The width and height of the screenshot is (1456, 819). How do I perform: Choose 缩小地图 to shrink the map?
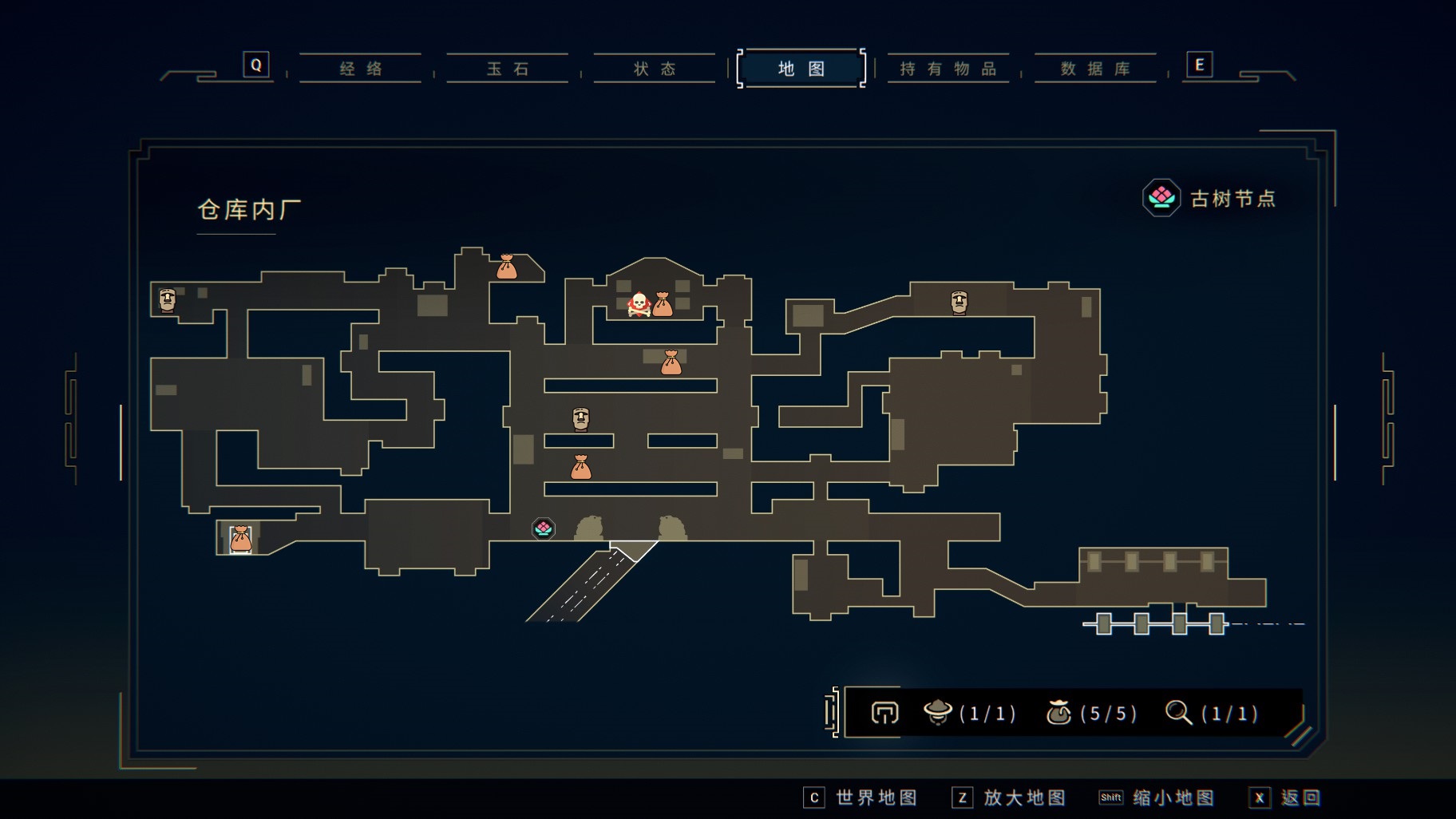1157,797
